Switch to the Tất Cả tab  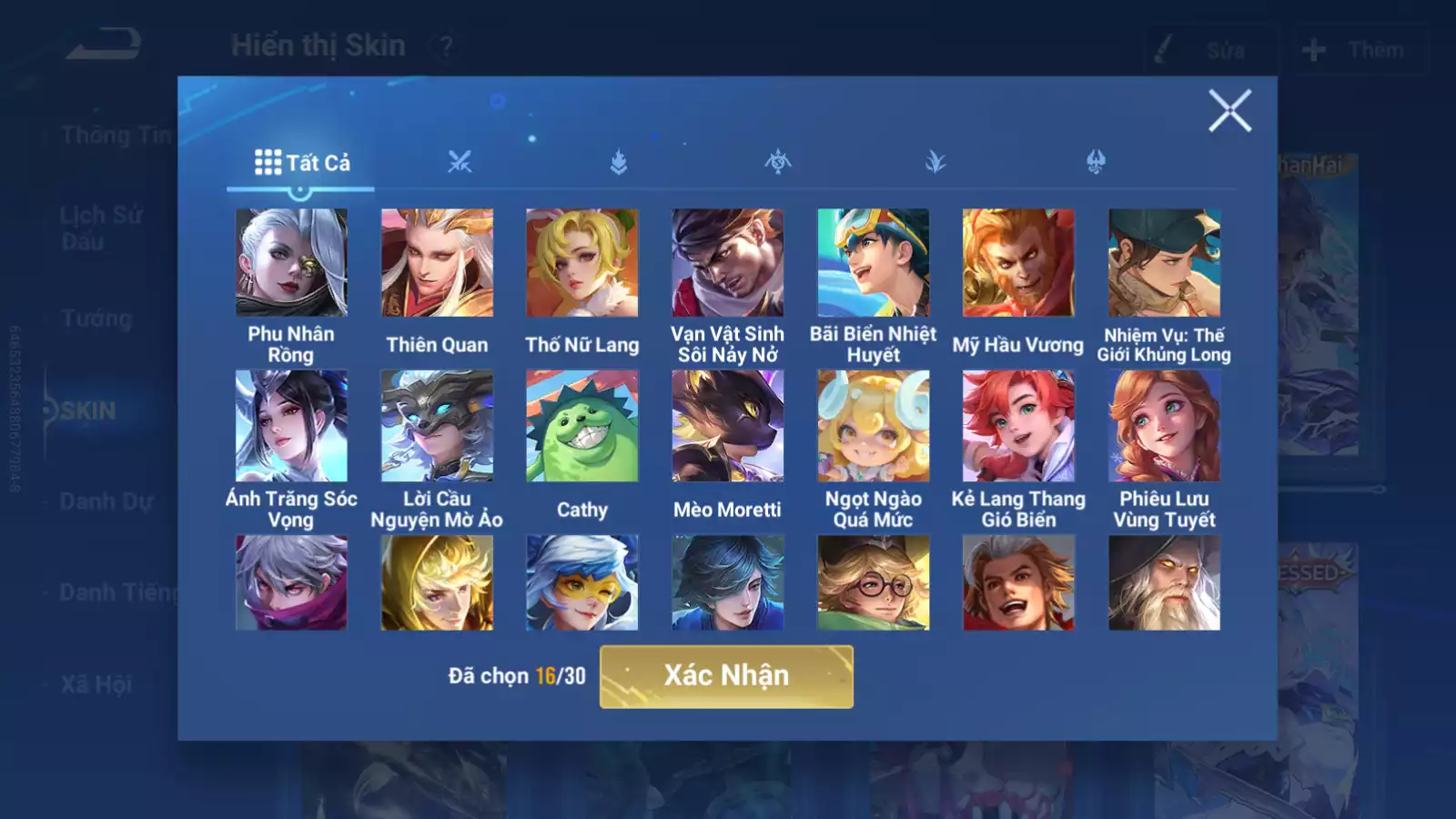(x=301, y=163)
